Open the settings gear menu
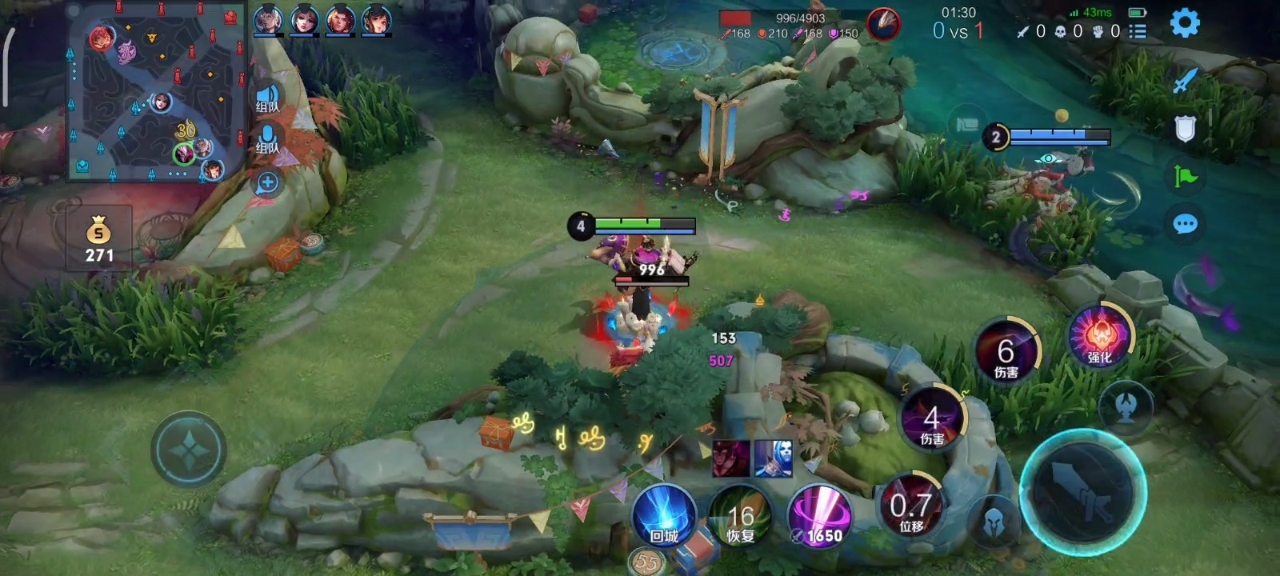 click(1185, 22)
